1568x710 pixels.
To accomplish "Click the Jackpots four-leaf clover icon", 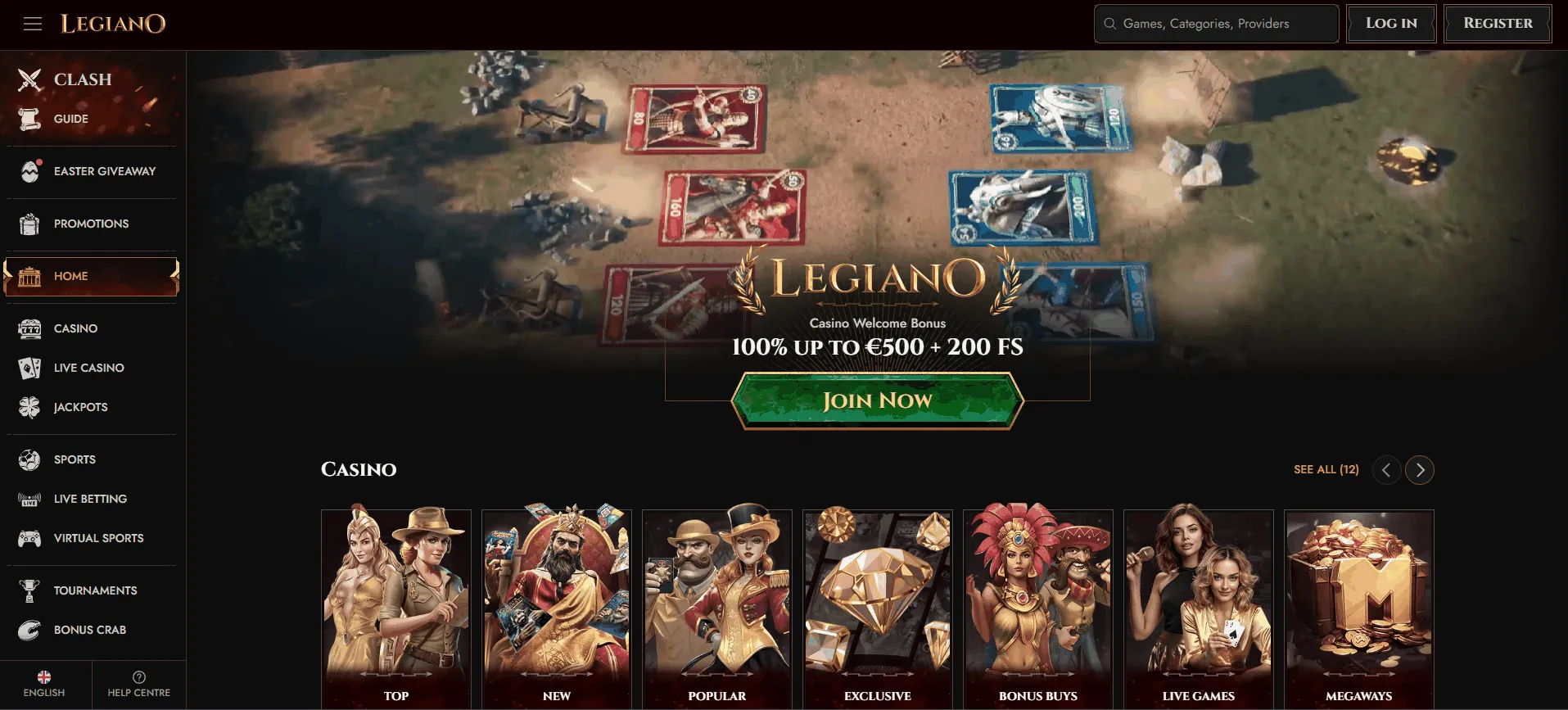I will (x=30, y=407).
